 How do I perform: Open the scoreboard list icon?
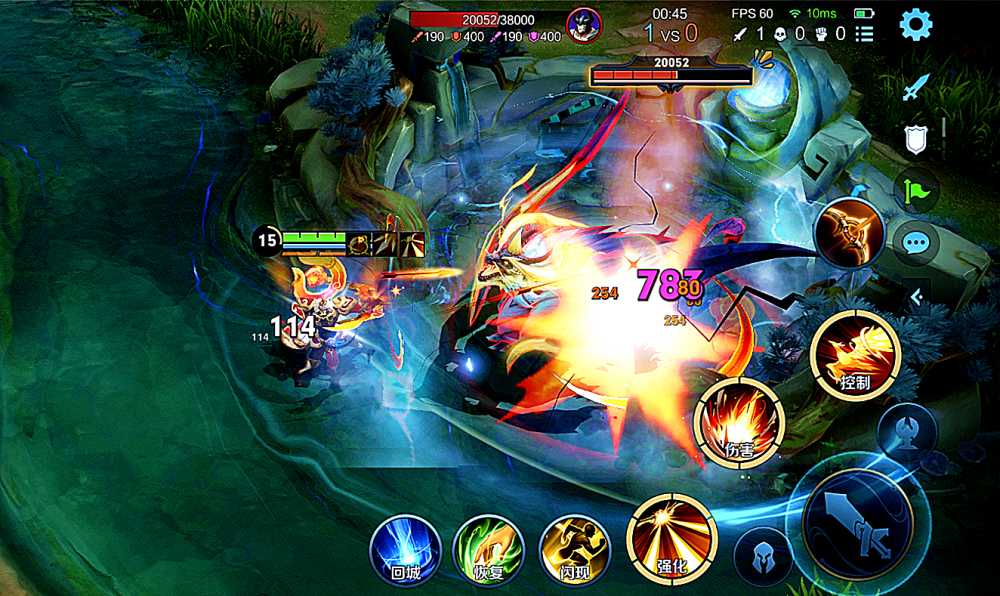click(x=865, y=34)
